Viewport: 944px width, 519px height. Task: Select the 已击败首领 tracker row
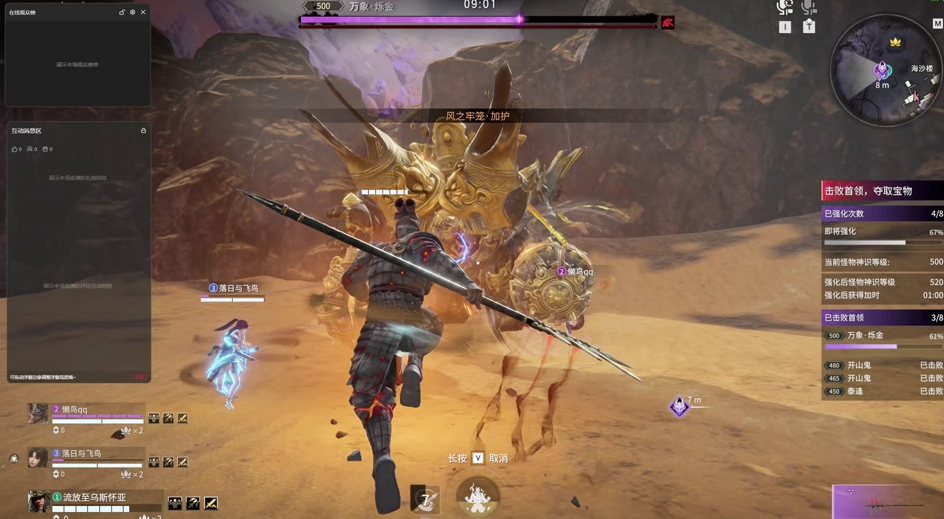click(x=881, y=318)
